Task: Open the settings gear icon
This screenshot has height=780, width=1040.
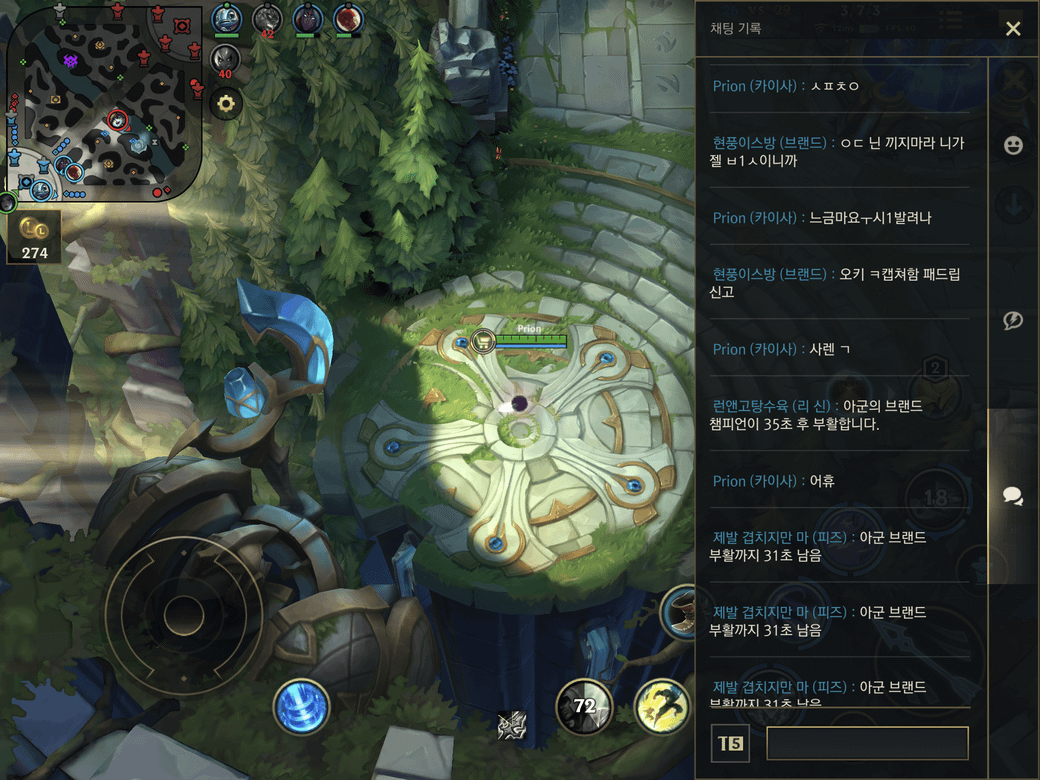Action: (x=226, y=103)
